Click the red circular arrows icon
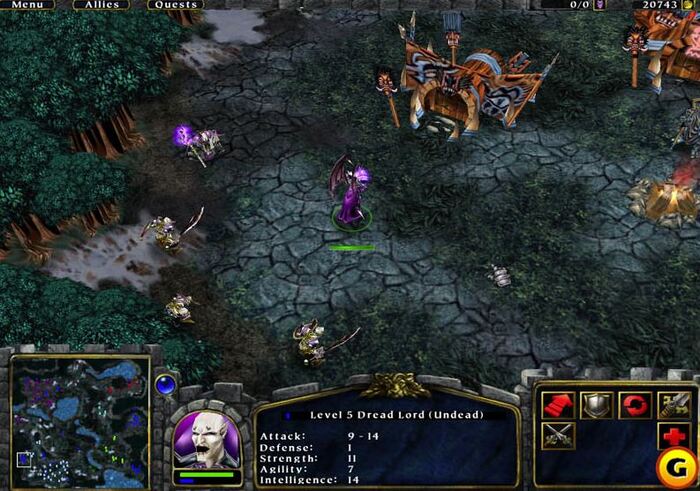This screenshot has width=700, height=491. pyautogui.click(x=634, y=404)
